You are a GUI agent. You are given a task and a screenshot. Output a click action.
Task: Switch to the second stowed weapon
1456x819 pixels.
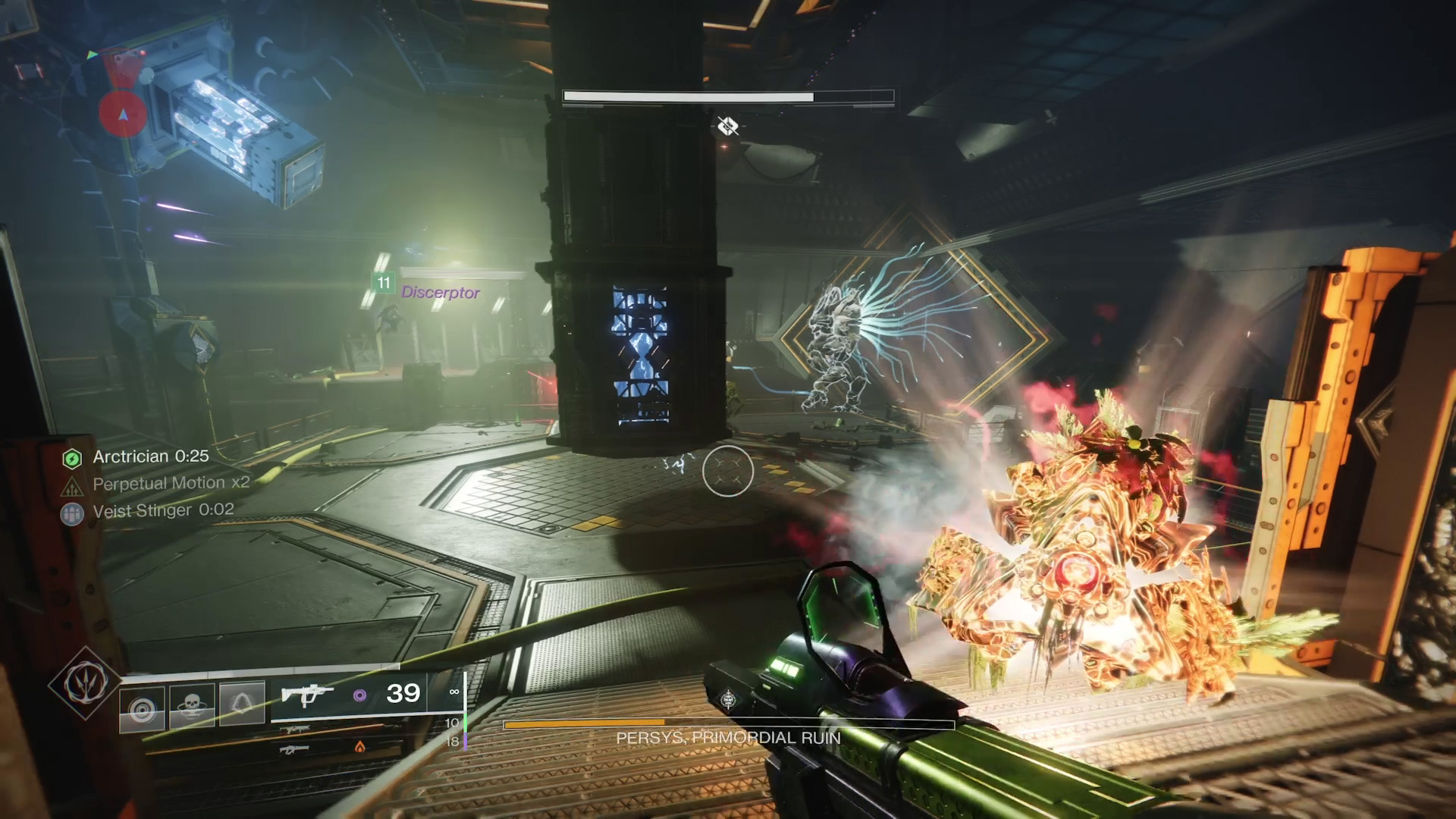pos(294,730)
